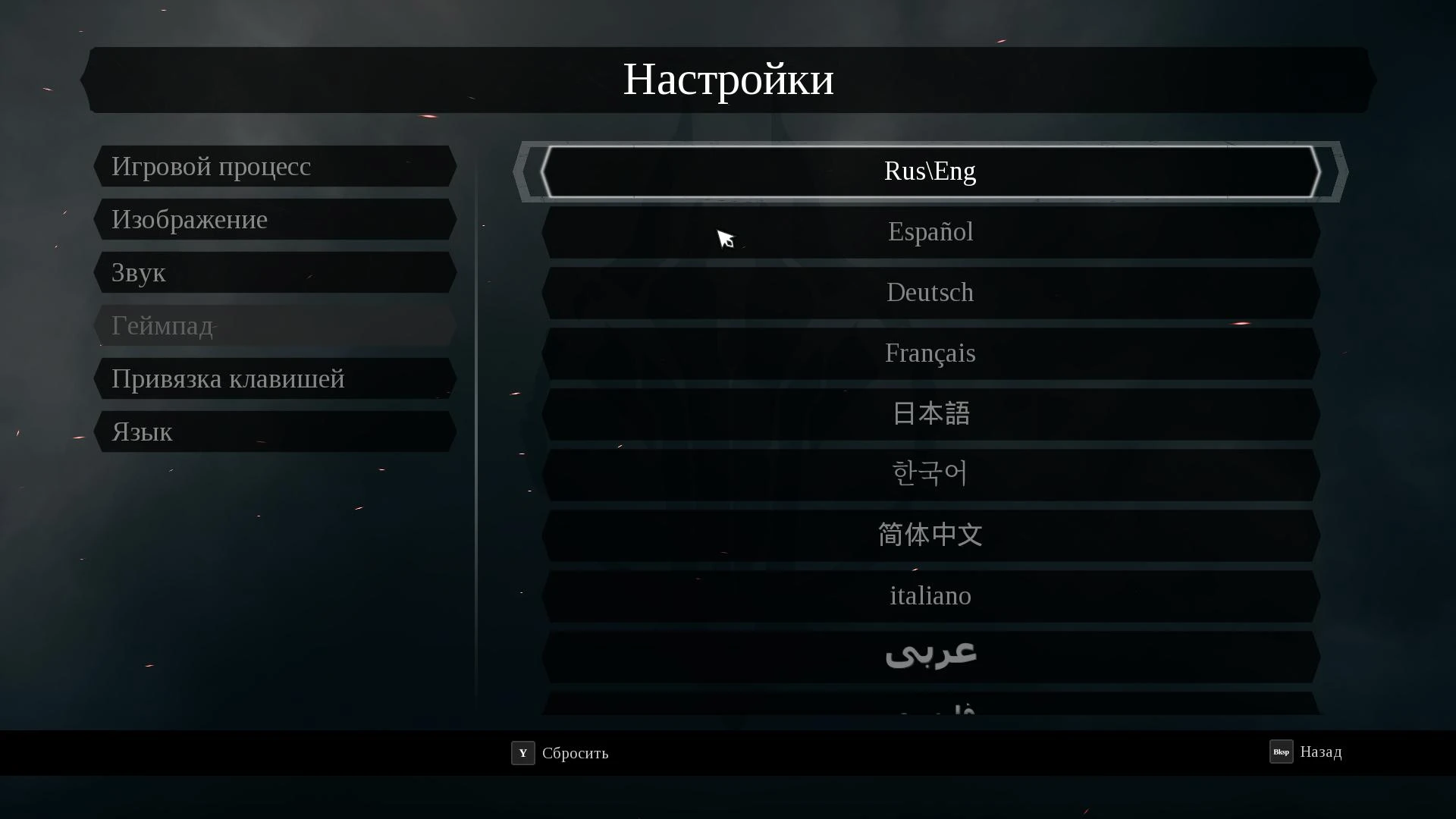Click the Y key icon near Сбросить
Viewport: 1456px width, 819px height.
coord(522,754)
